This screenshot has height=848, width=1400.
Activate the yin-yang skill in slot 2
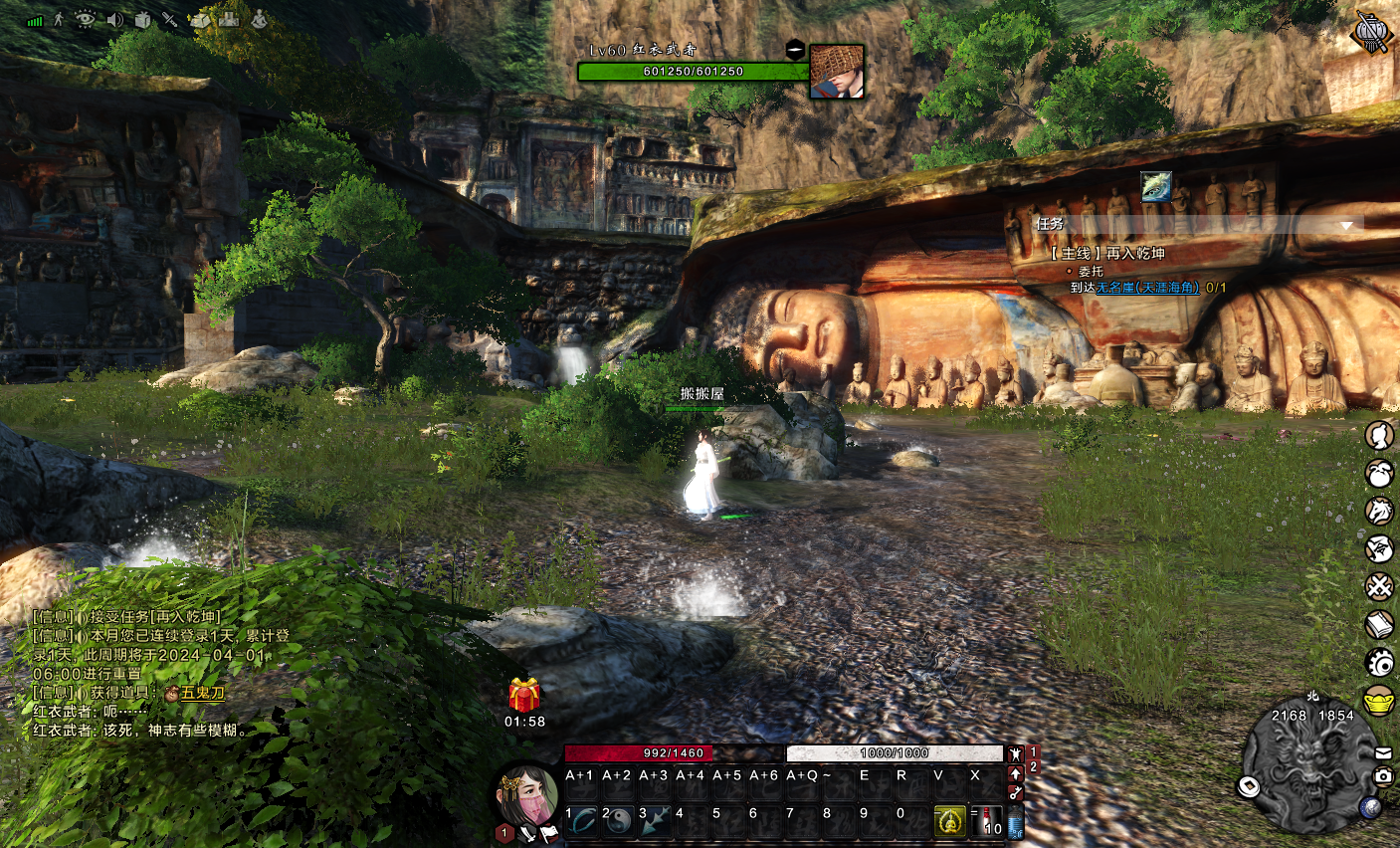619,821
